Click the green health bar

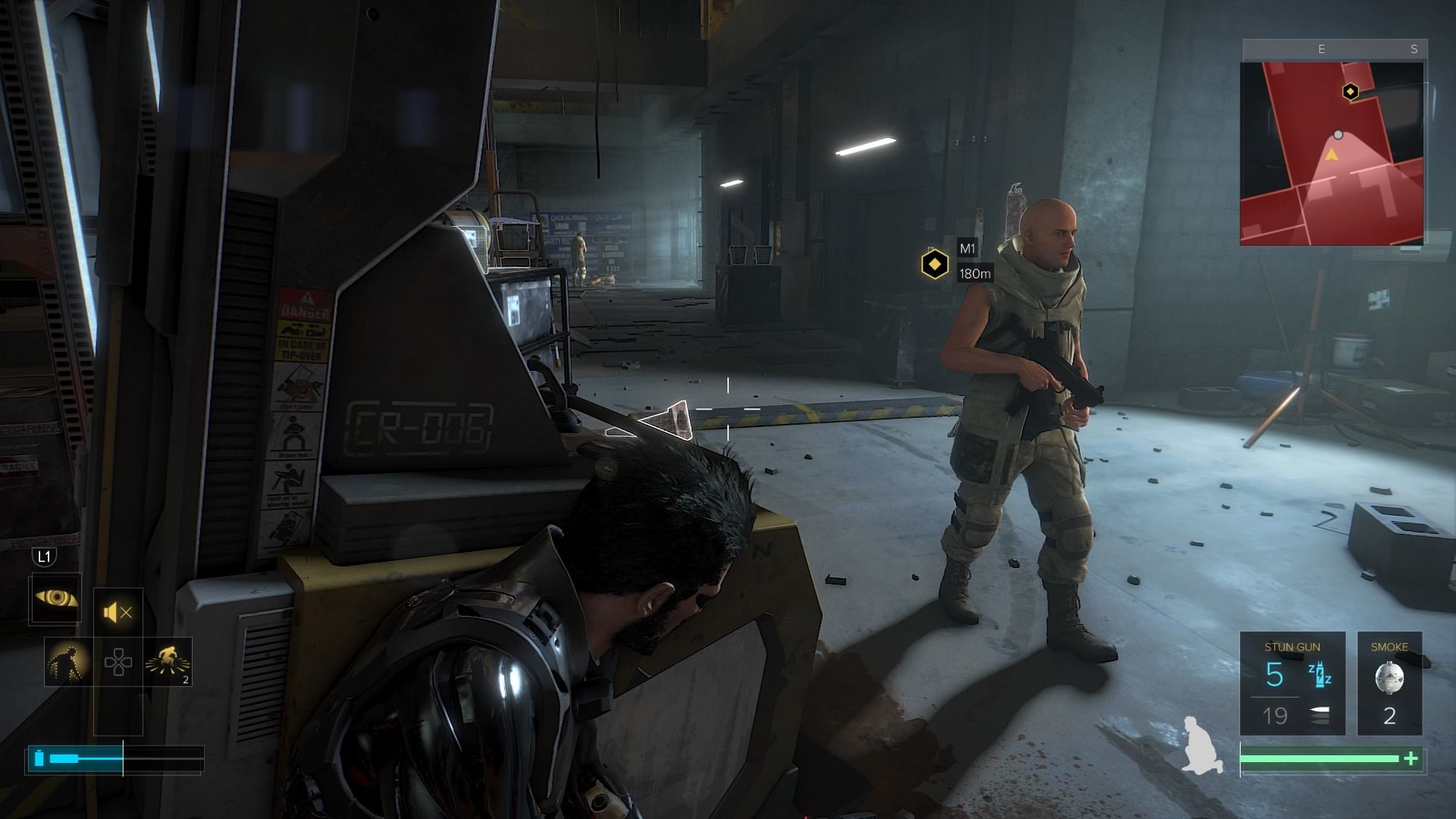click(1316, 758)
